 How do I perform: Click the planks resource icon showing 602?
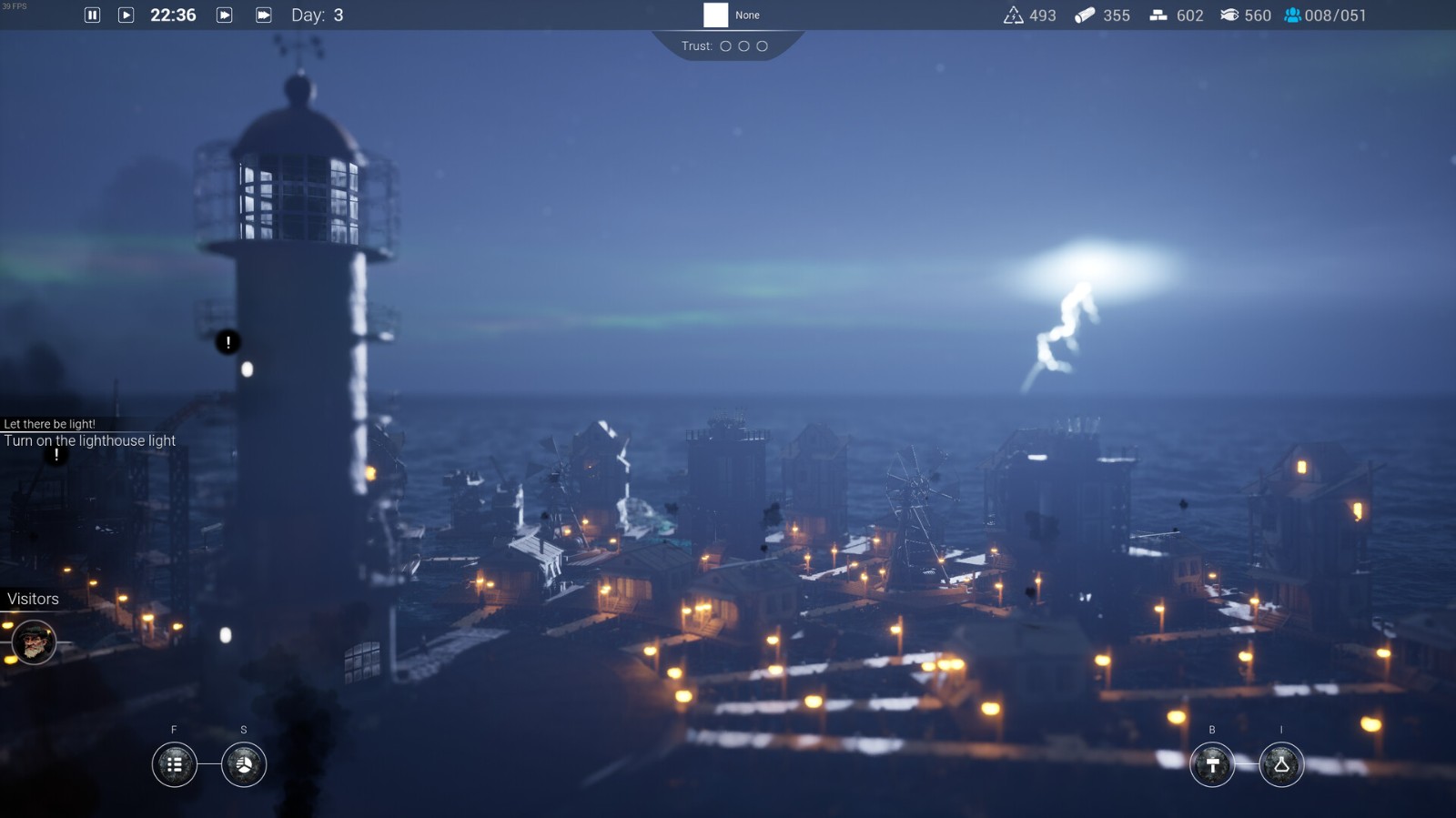point(1158,15)
